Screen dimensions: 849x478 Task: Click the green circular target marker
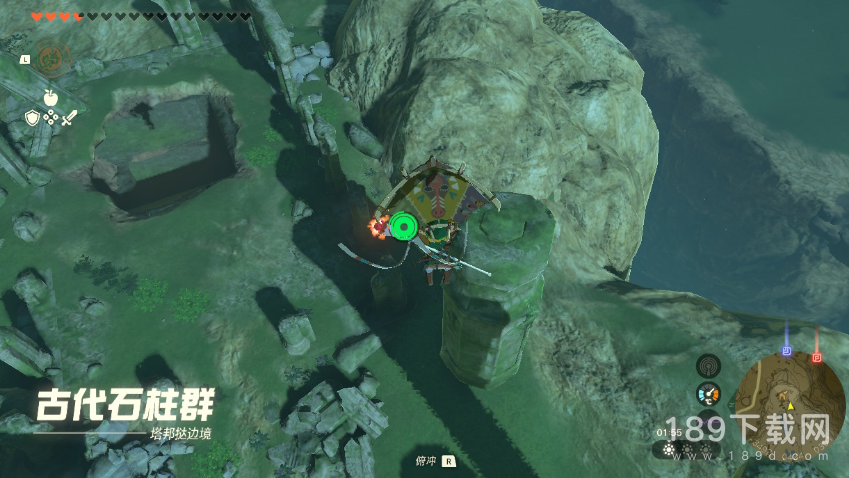tap(403, 227)
